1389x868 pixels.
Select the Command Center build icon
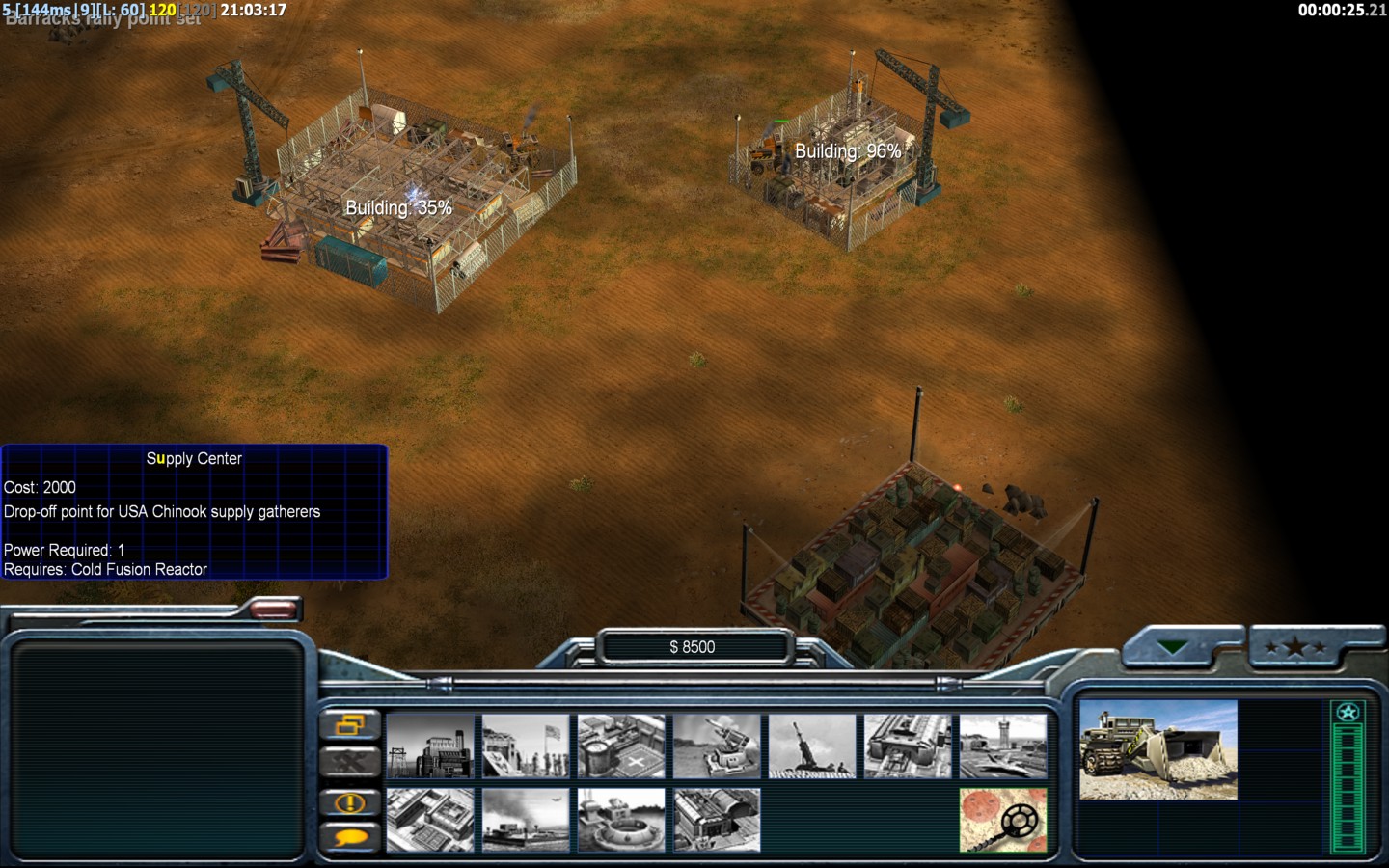(717, 820)
